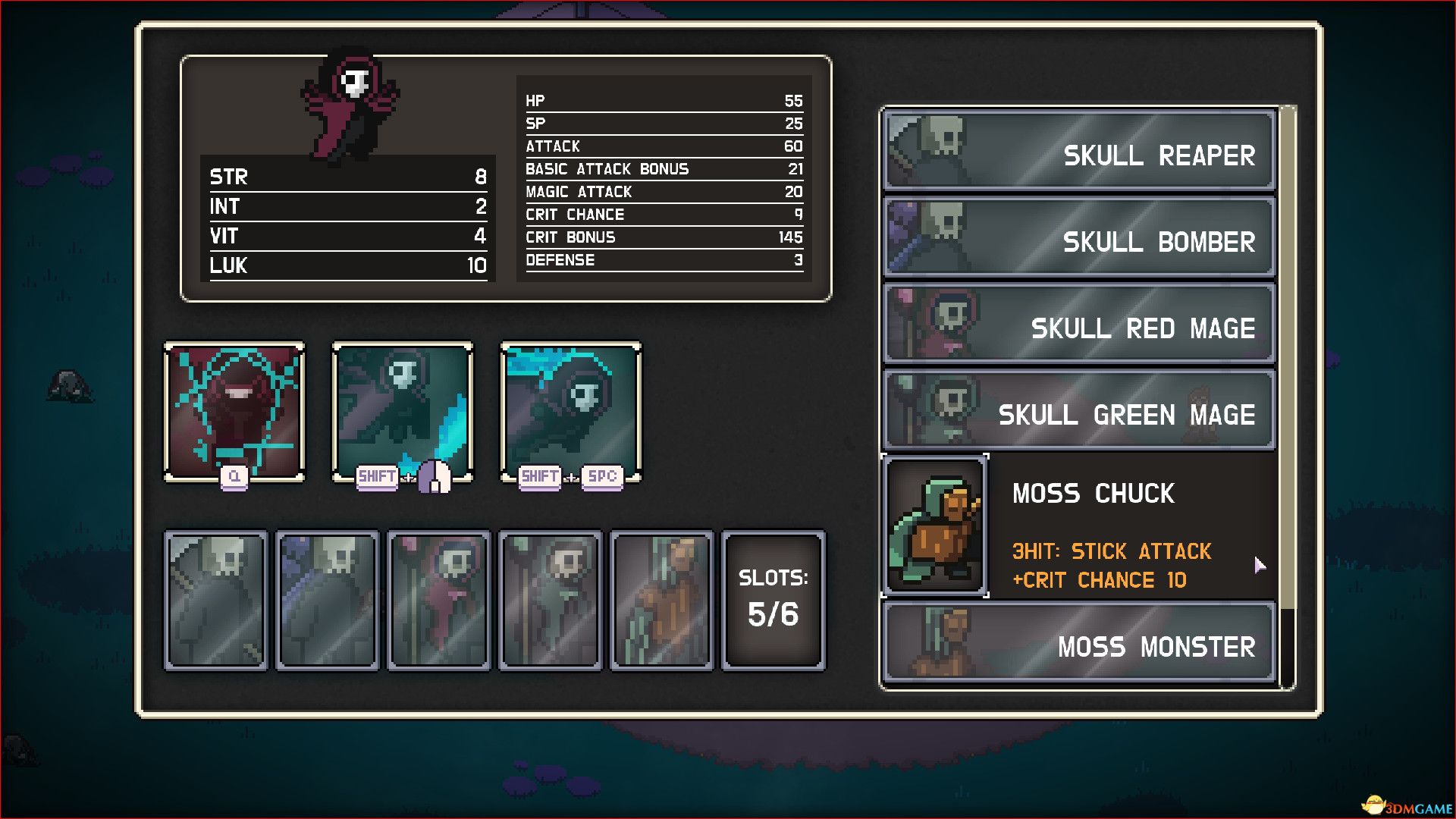This screenshot has height=819, width=1456.
Task: Select the Skull Green Mage row
Action: (x=1079, y=410)
